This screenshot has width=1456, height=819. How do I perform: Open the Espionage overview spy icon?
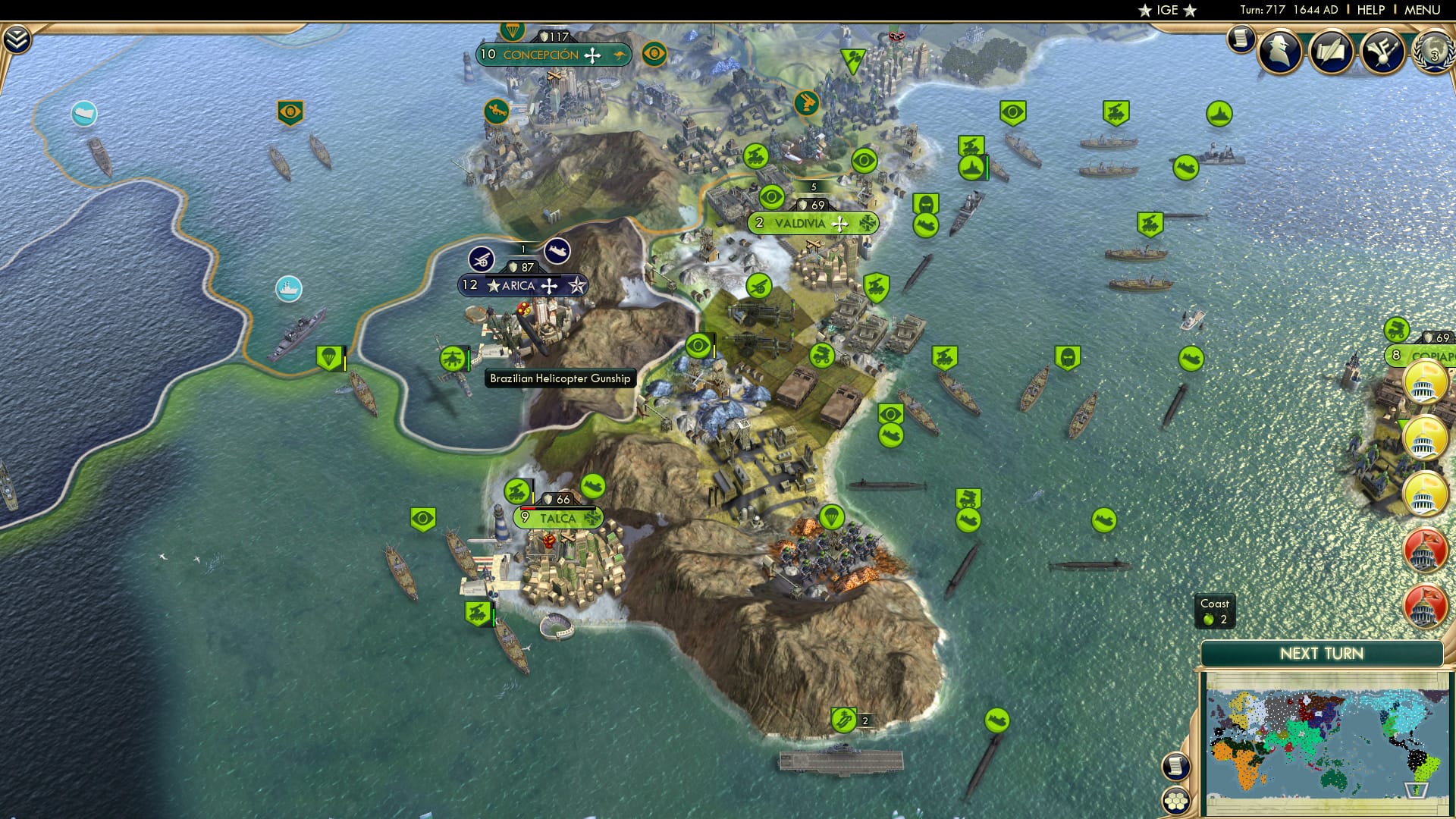[x=1279, y=53]
